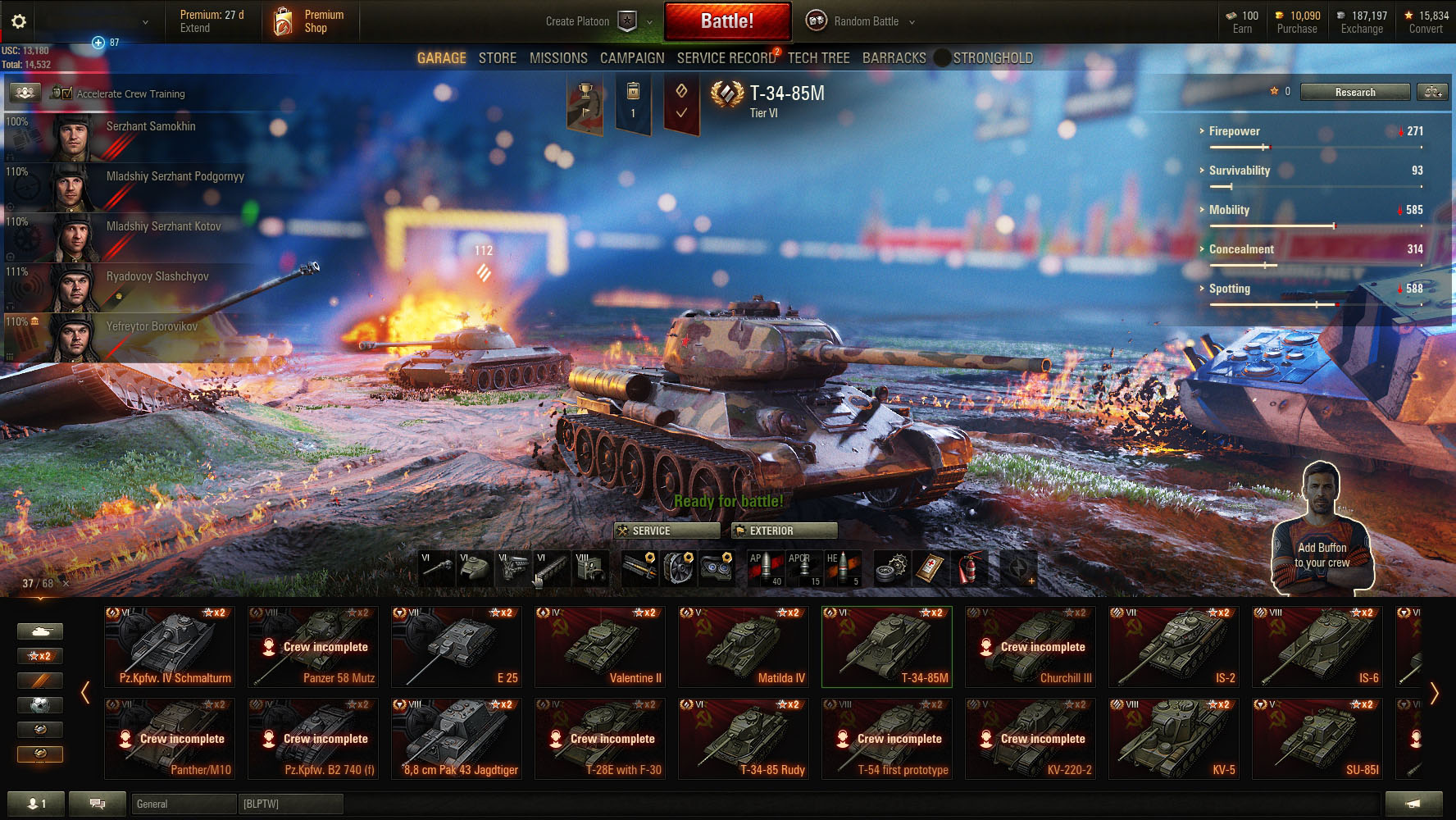Pick the E 25 tank in carousel
Screen dimensions: 1456x820
point(457,647)
